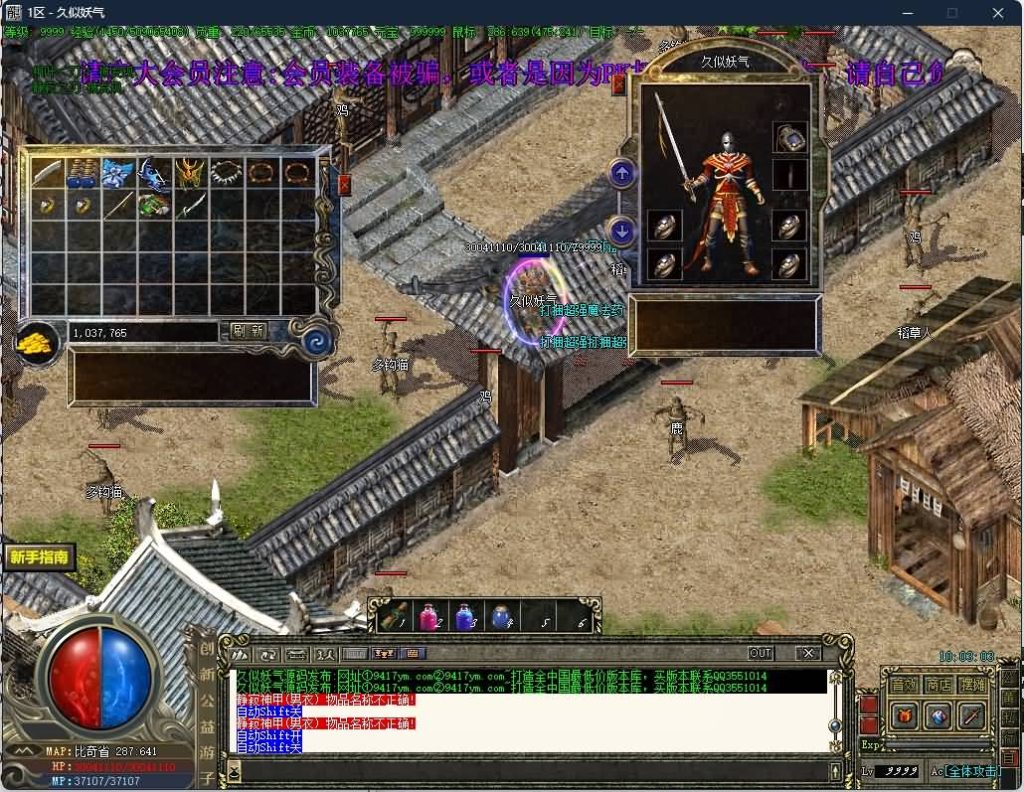Click the OUT button on the chat panel
Viewport: 1024px width, 792px height.
click(761, 653)
